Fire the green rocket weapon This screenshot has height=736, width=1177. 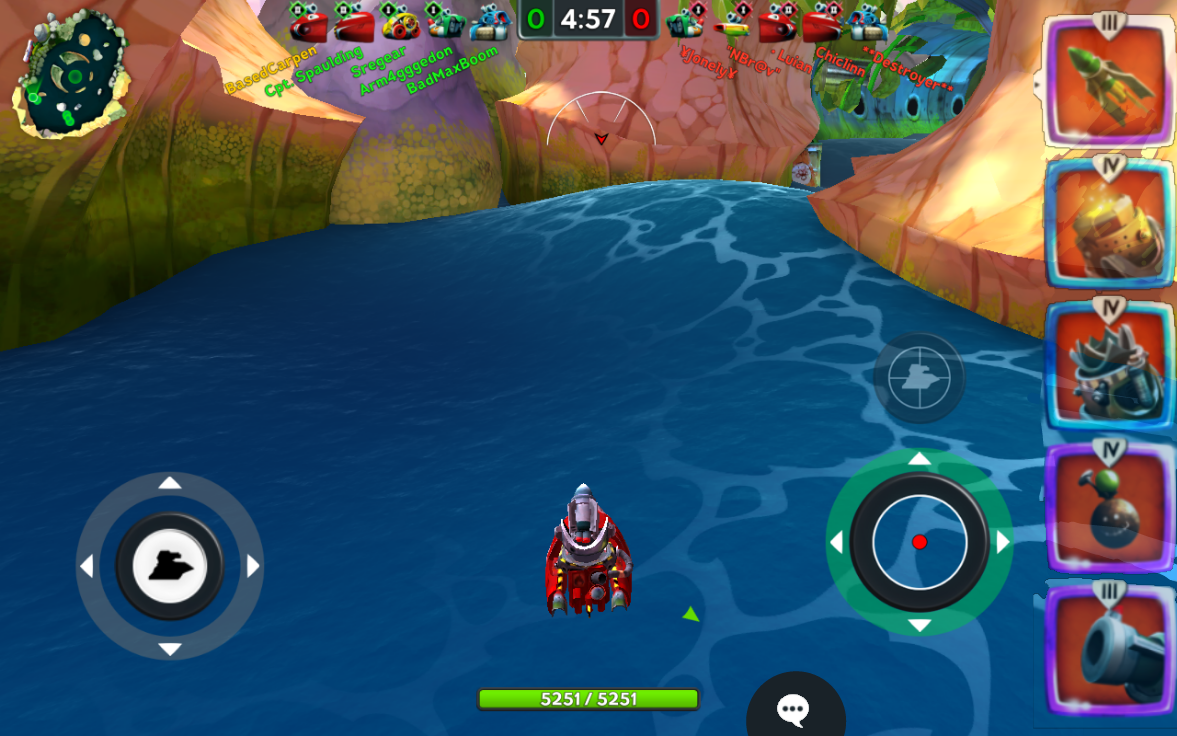tap(1107, 82)
